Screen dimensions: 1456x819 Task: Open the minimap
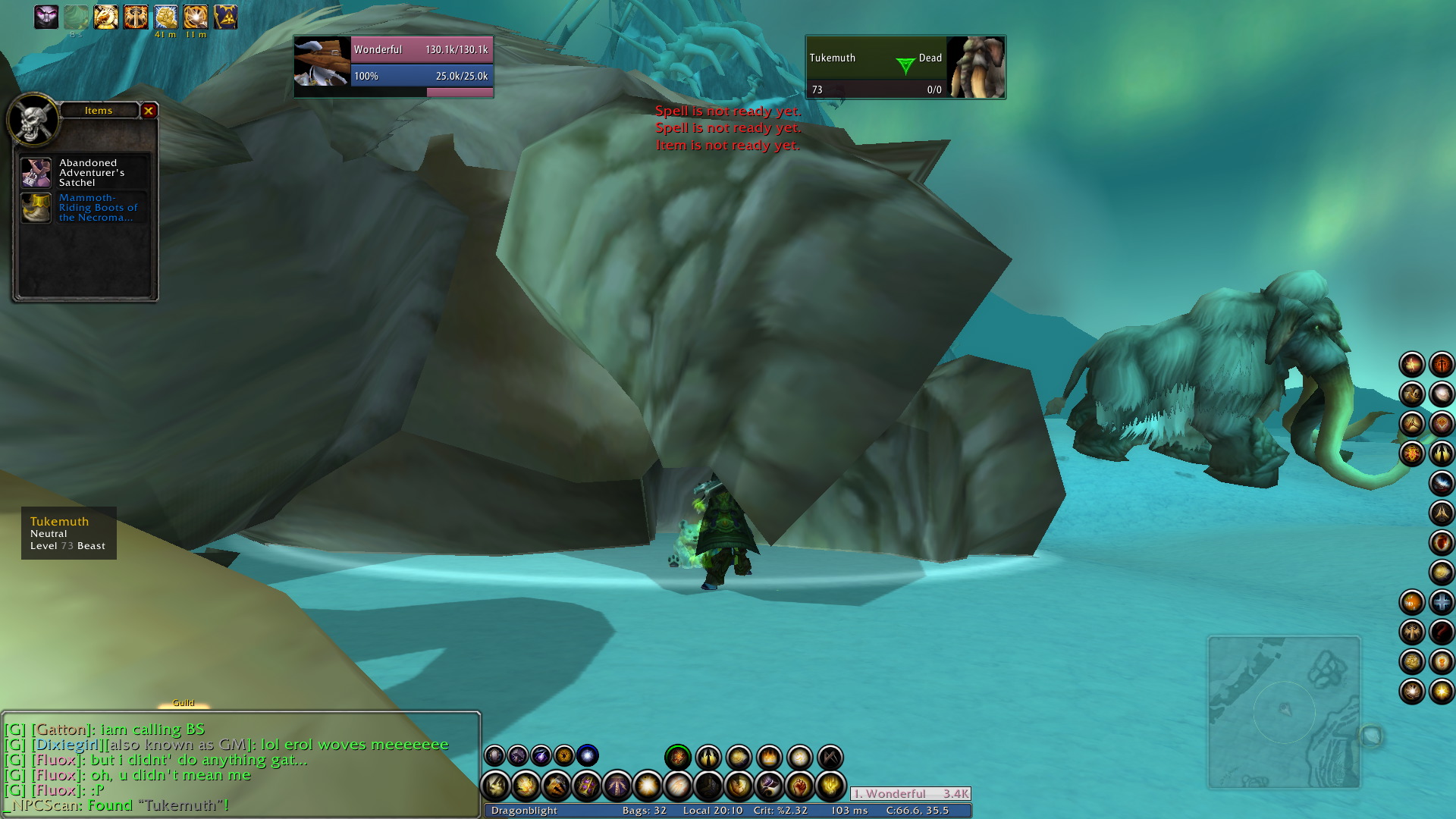pyautogui.click(x=1284, y=713)
